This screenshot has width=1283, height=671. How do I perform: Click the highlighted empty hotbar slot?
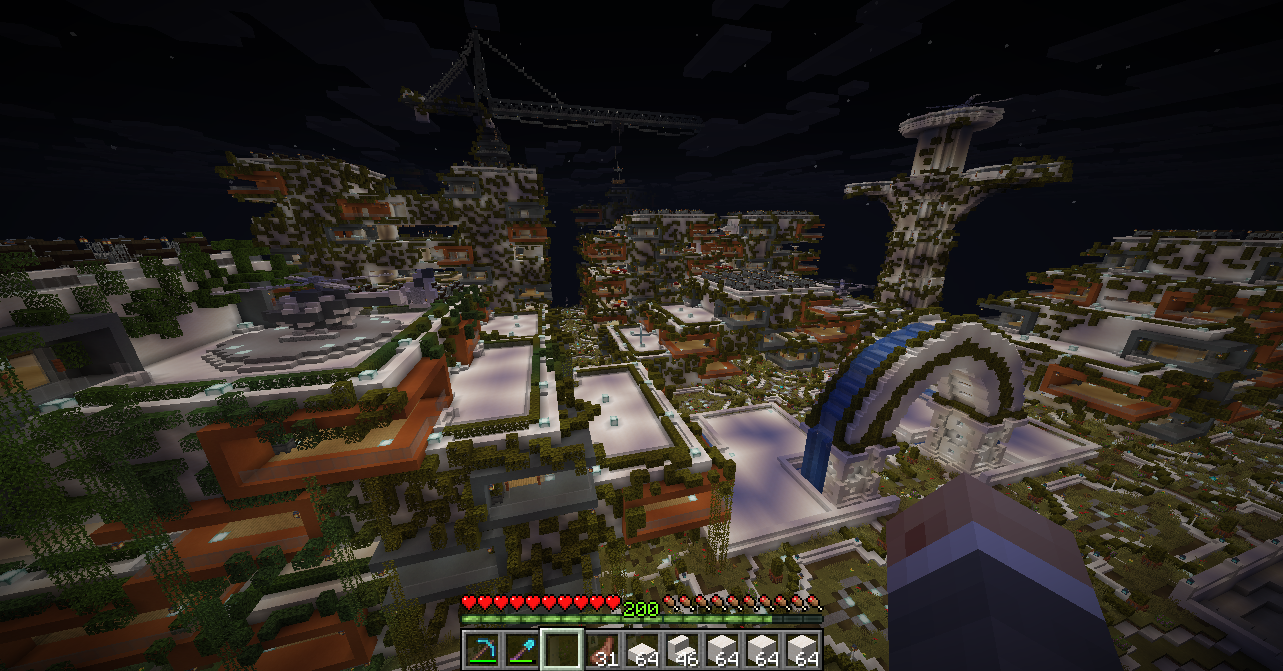coord(562,648)
